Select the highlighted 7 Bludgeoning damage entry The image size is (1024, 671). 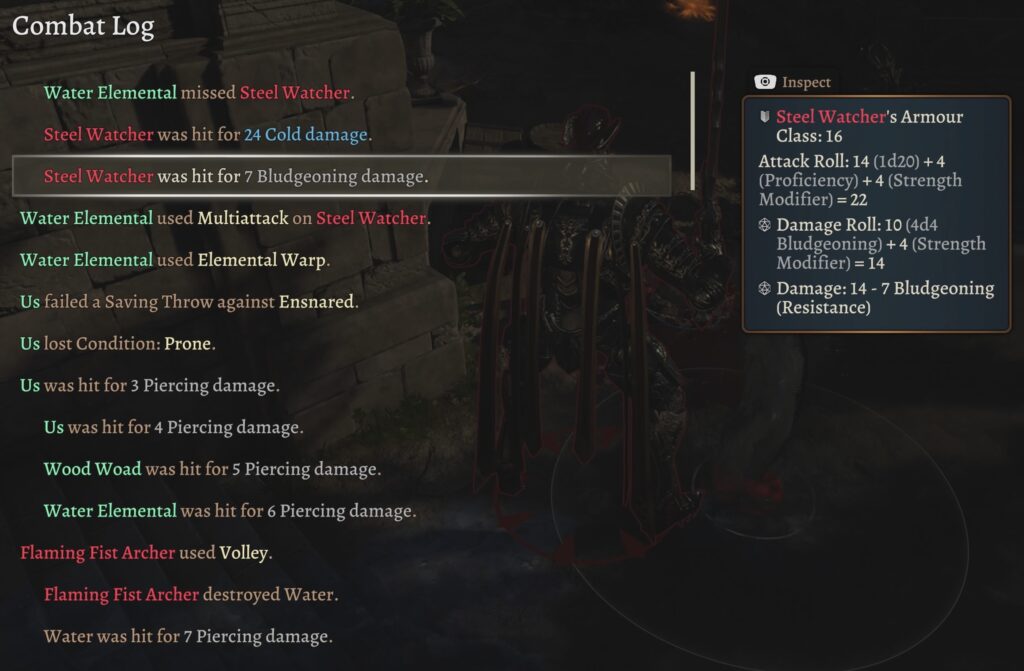236,177
